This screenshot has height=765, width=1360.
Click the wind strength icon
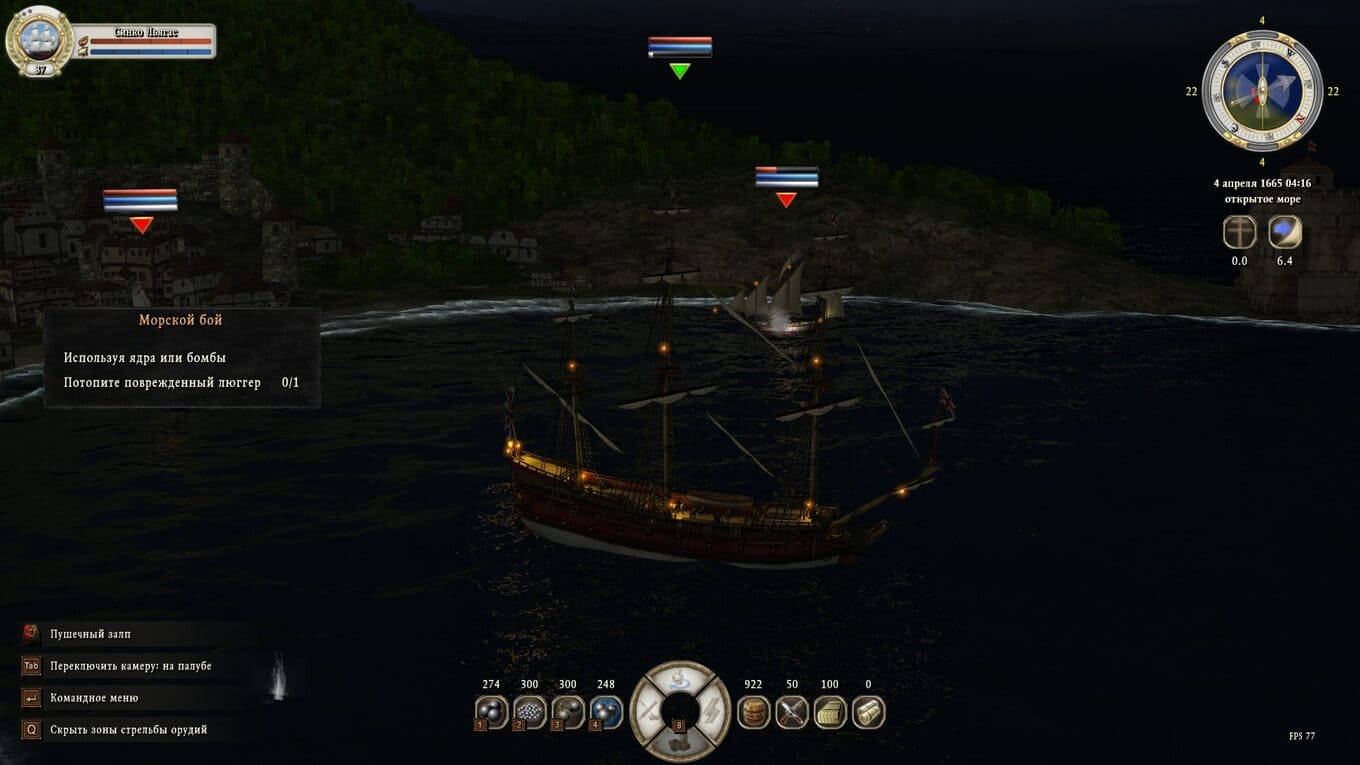(1285, 233)
